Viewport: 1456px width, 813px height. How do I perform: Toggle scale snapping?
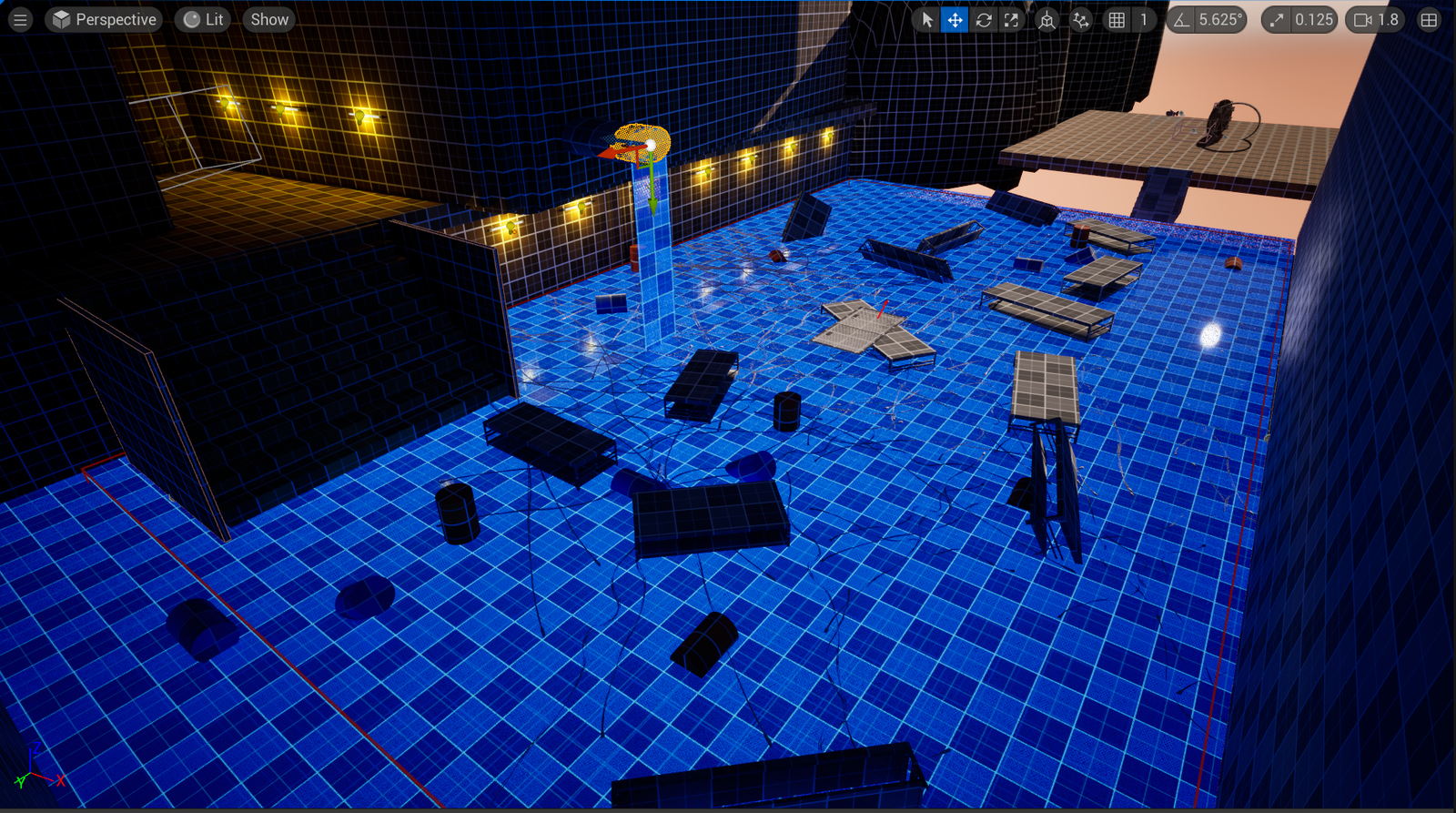1276,19
